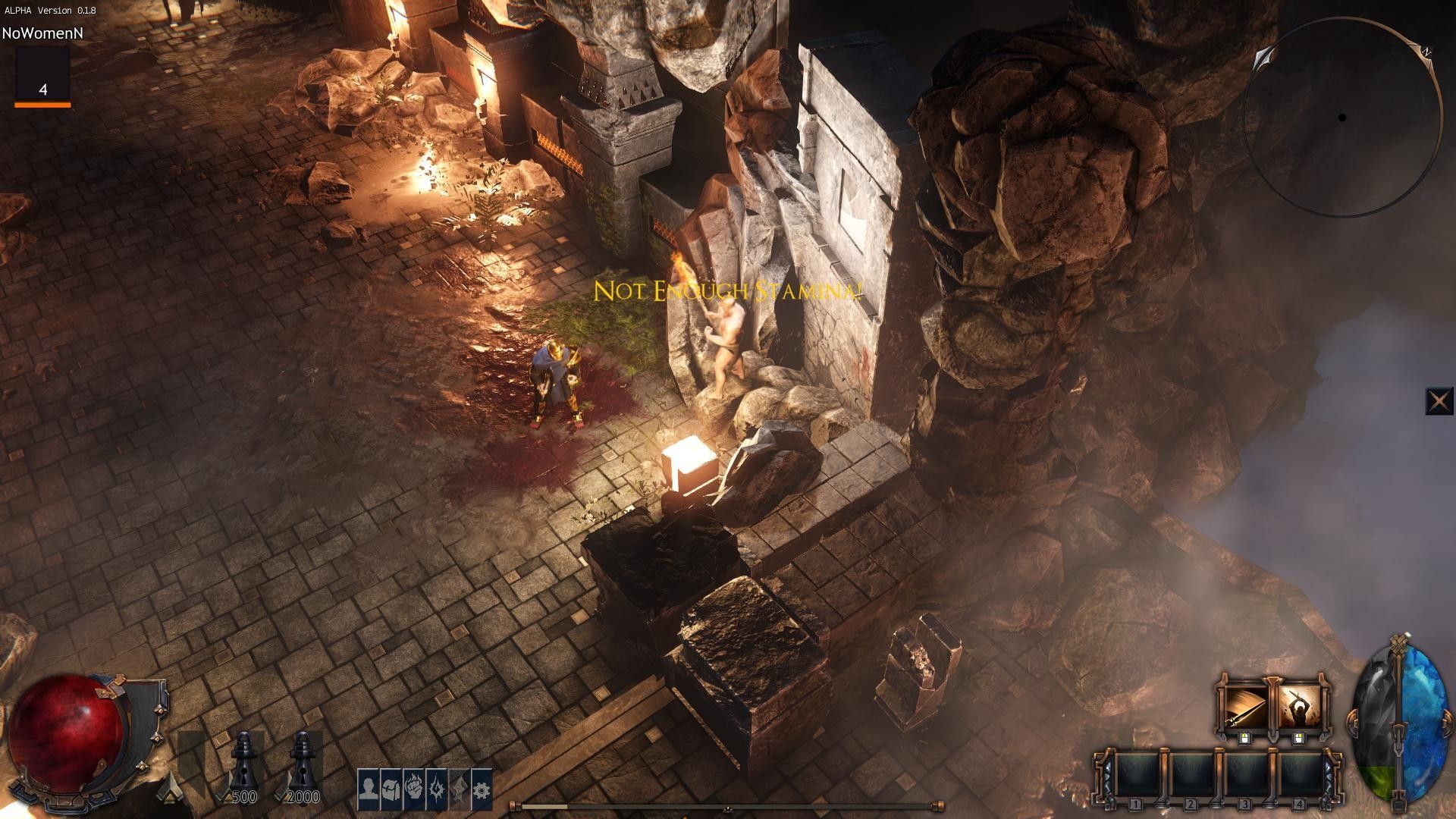Image resolution: width=1456 pixels, height=819 pixels.
Task: Click the NoWomenN party member portrait
Action: 42,74
